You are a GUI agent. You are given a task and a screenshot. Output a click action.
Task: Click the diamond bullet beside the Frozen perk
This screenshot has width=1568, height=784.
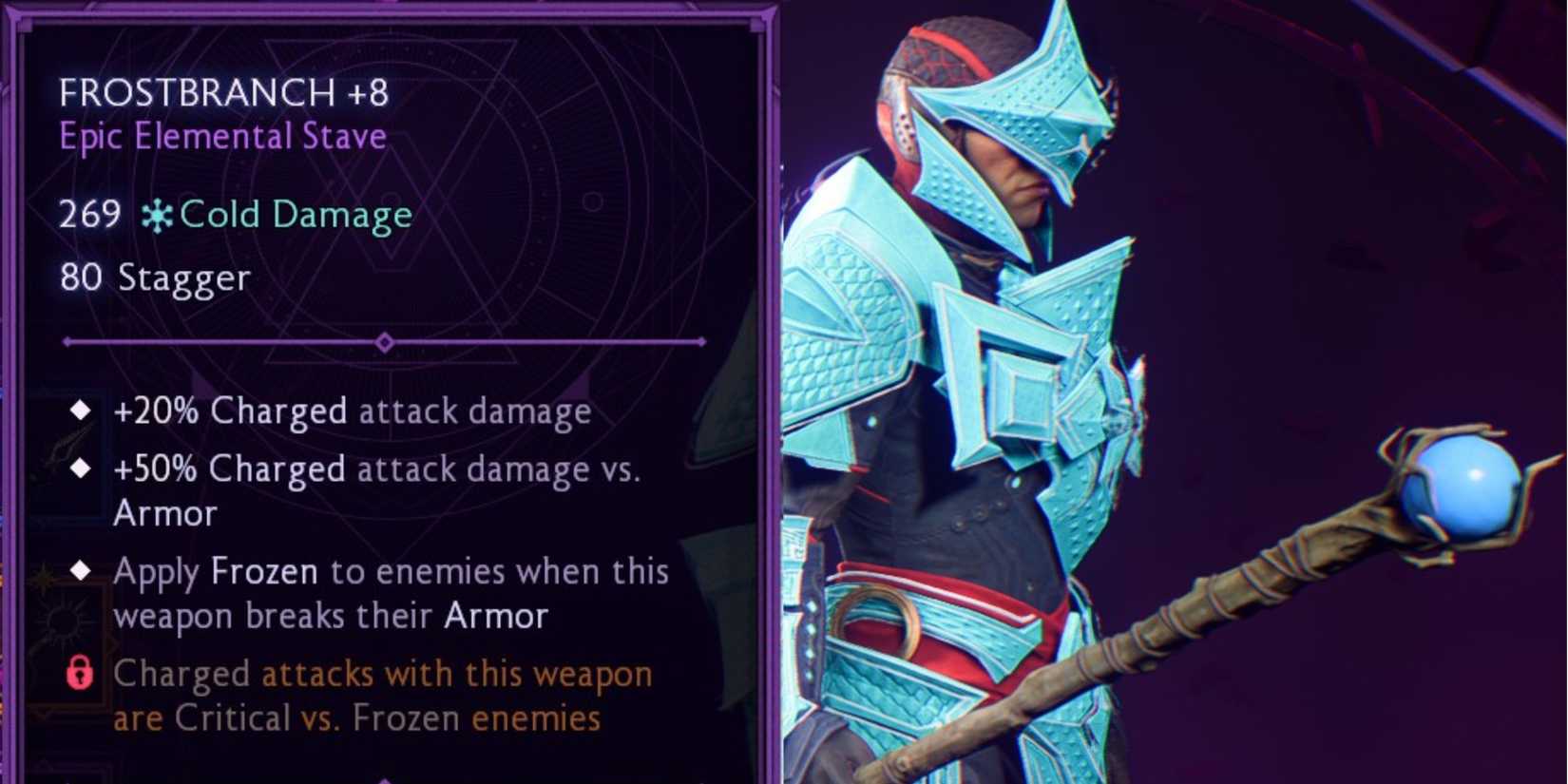(x=81, y=570)
